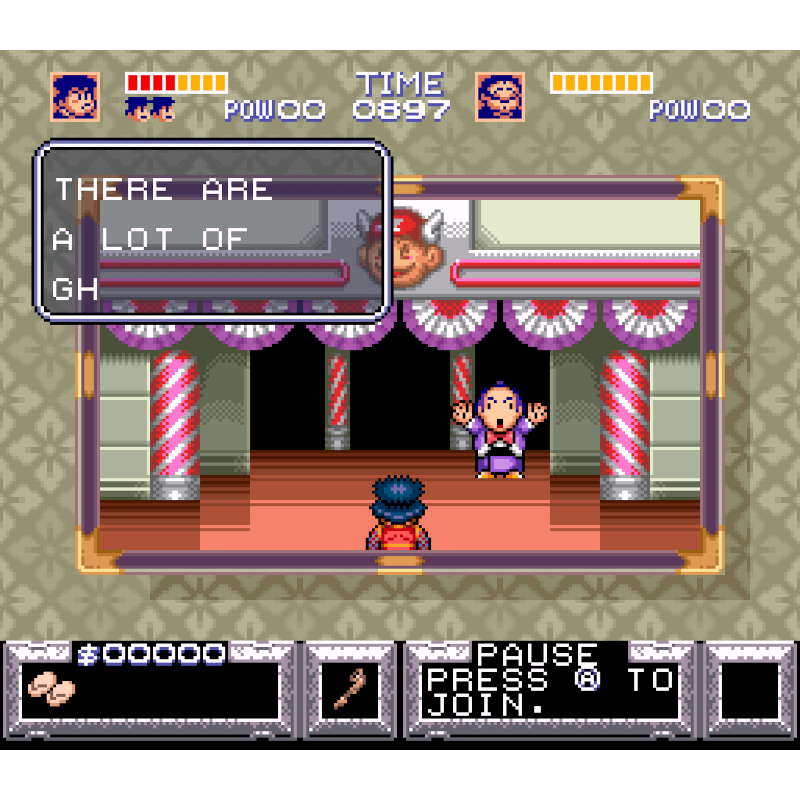Select the player two portrait icon
Image resolution: width=800 pixels, height=800 pixels.
[500, 97]
